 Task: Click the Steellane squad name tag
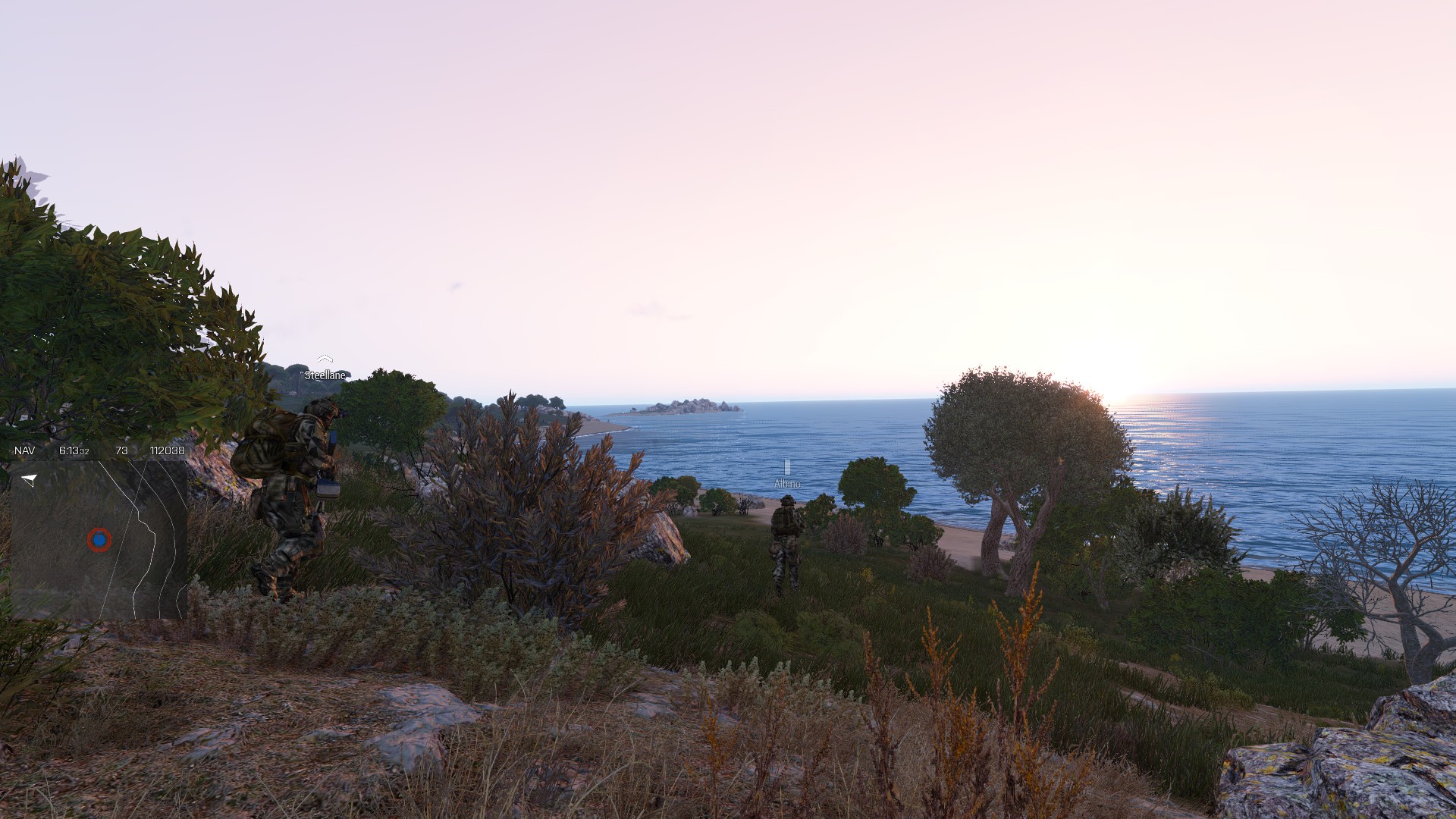tap(325, 375)
